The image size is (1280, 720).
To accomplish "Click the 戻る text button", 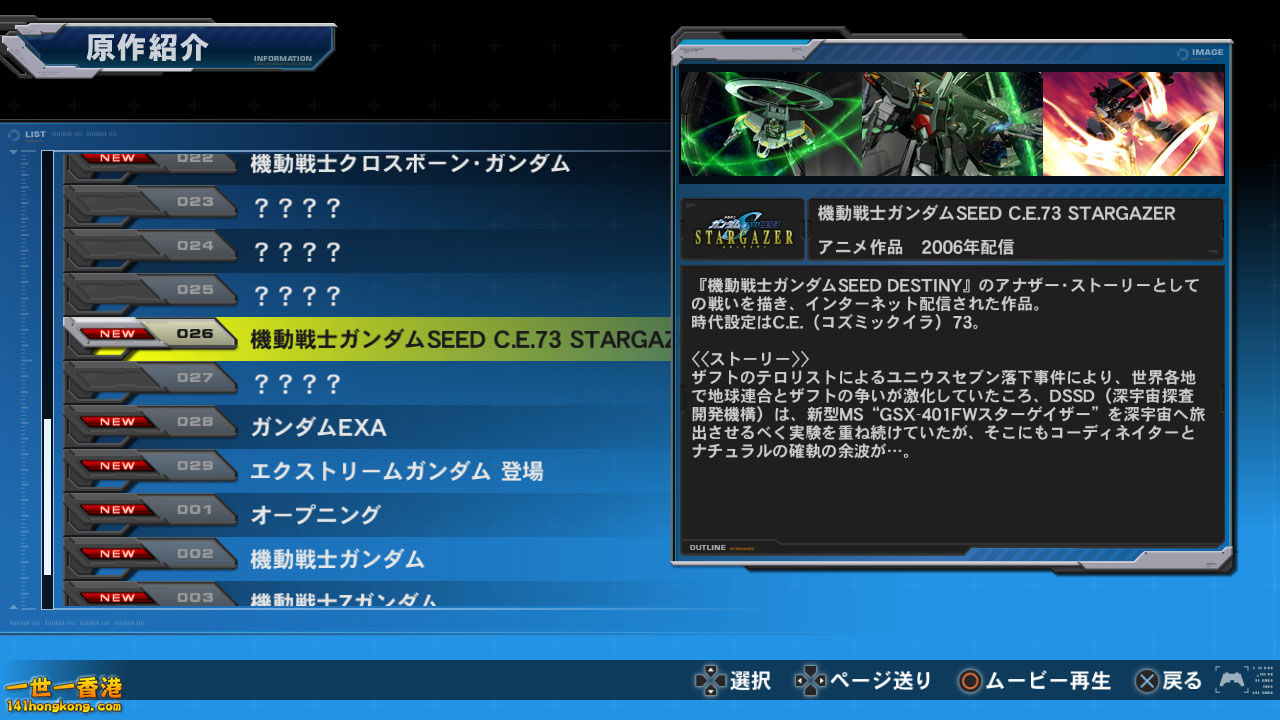I will point(1180,681).
